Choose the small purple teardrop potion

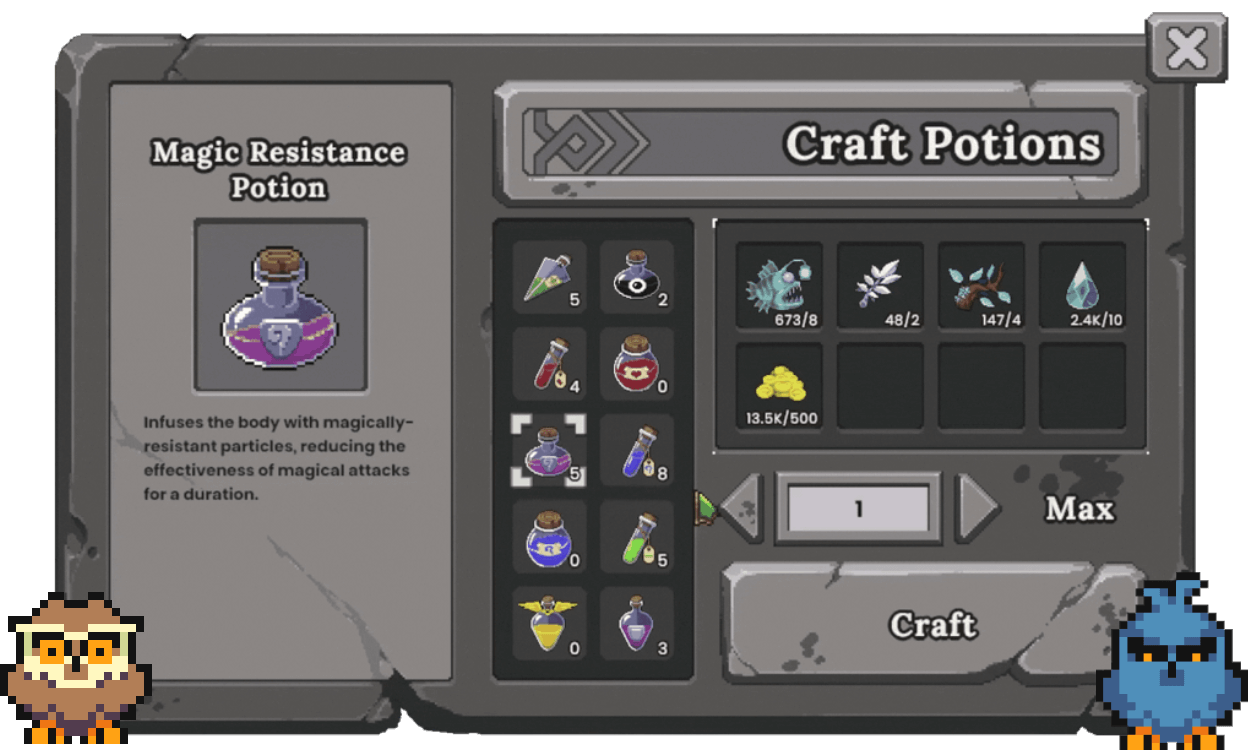(x=637, y=624)
